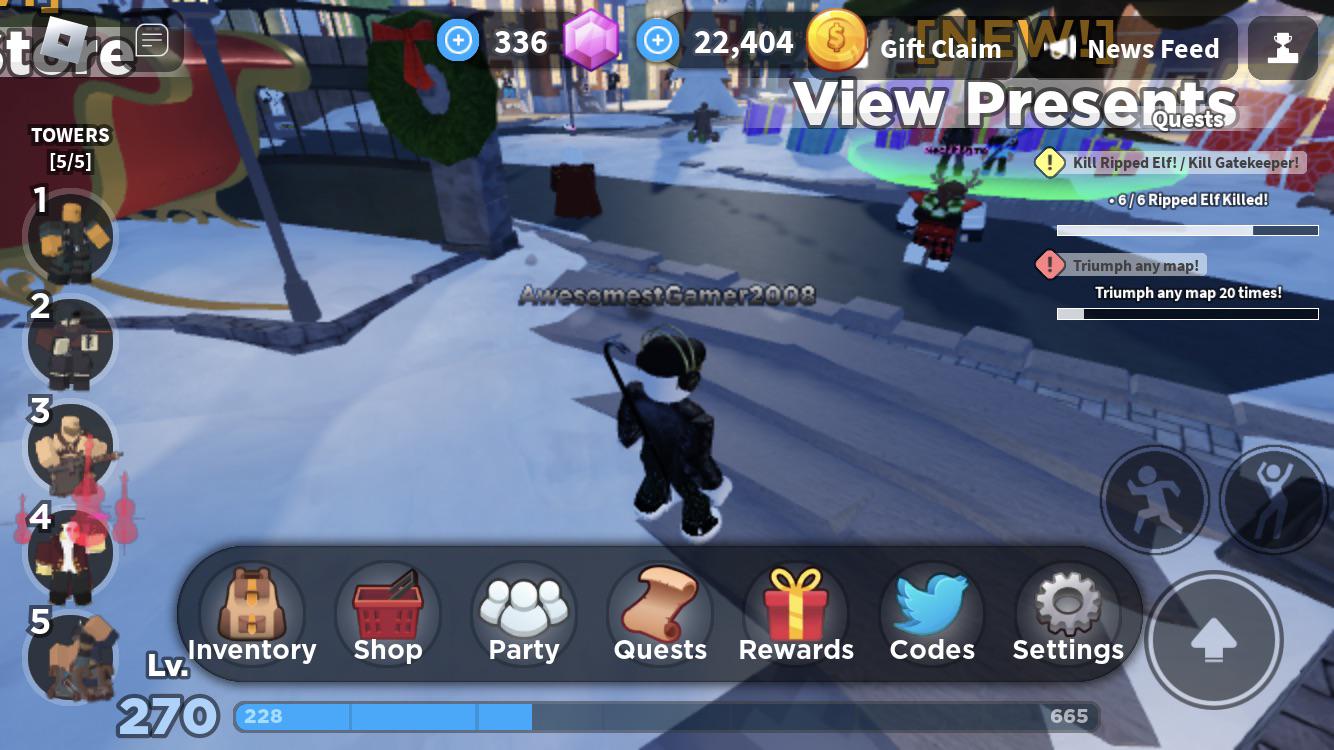Select tower slot 1 from the Towers list
The width and height of the screenshot is (1334, 750).
pos(70,237)
